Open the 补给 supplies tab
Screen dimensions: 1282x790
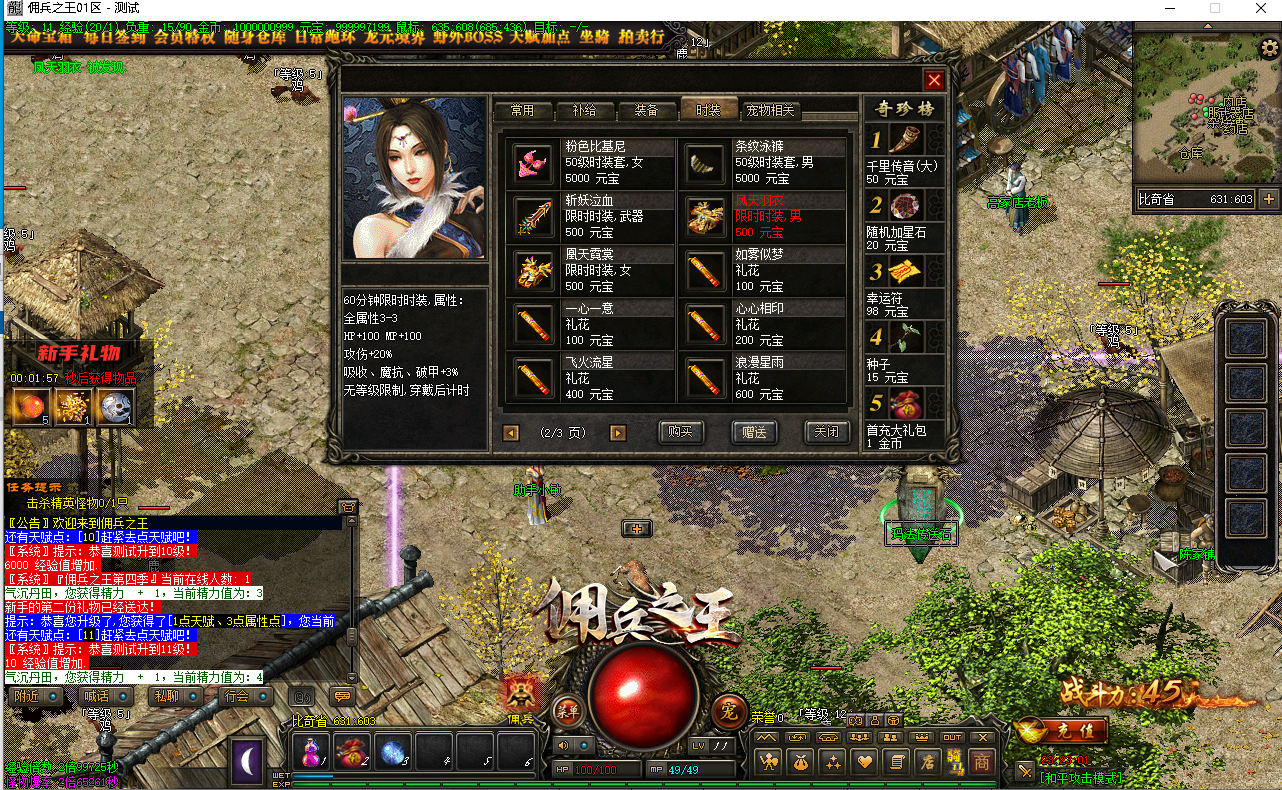pyautogui.click(x=583, y=111)
